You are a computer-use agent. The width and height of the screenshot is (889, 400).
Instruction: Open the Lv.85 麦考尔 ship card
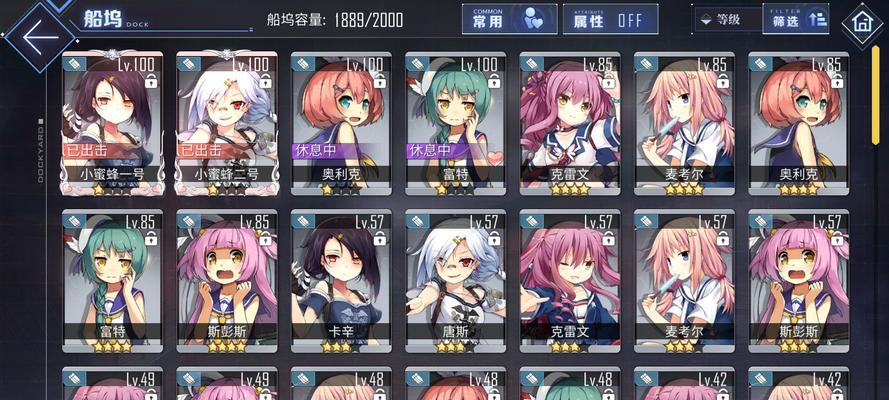(x=685, y=122)
